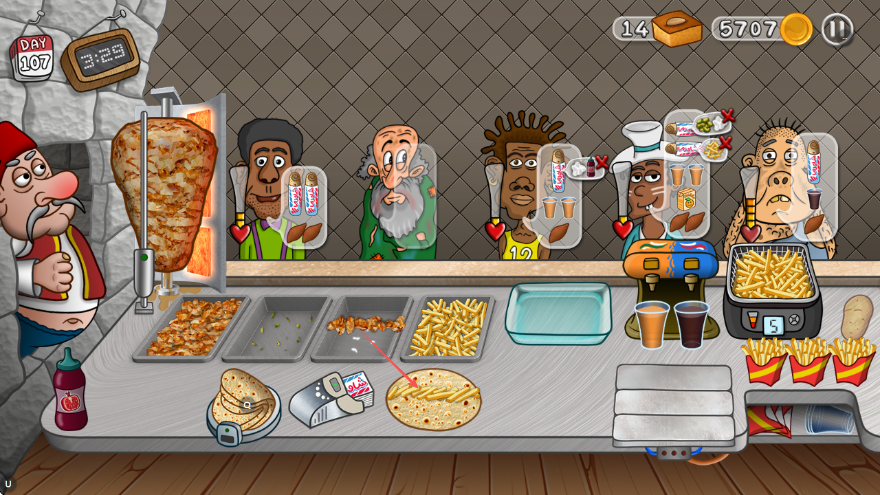The height and width of the screenshot is (495, 880).
Task: Add the raw potato to the fryer
Action: (x=856, y=317)
